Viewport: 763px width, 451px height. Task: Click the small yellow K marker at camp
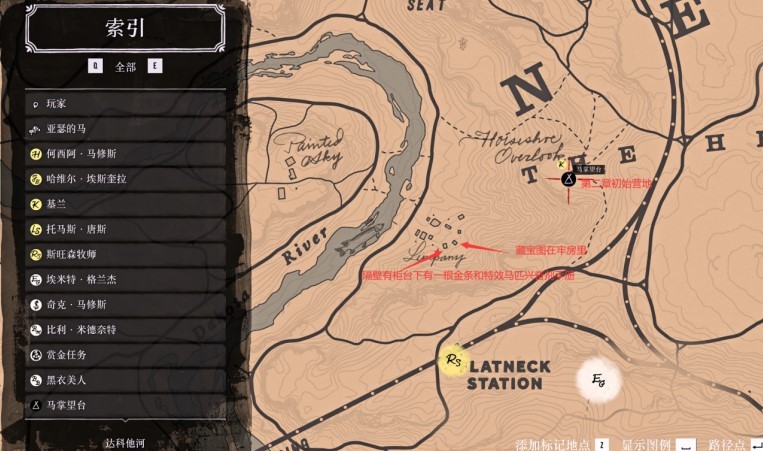click(x=561, y=164)
